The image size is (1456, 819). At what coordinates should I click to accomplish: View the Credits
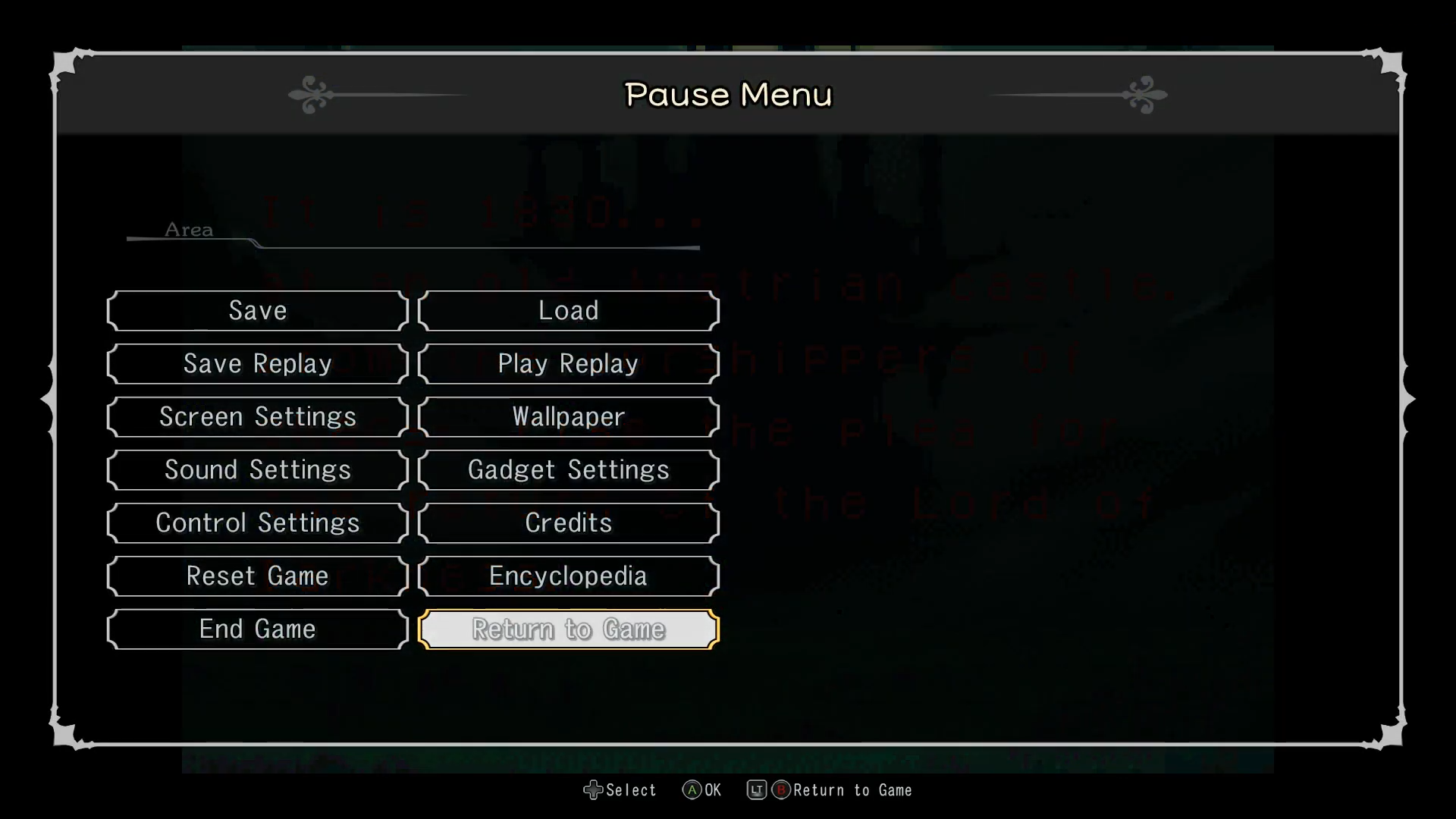(568, 523)
